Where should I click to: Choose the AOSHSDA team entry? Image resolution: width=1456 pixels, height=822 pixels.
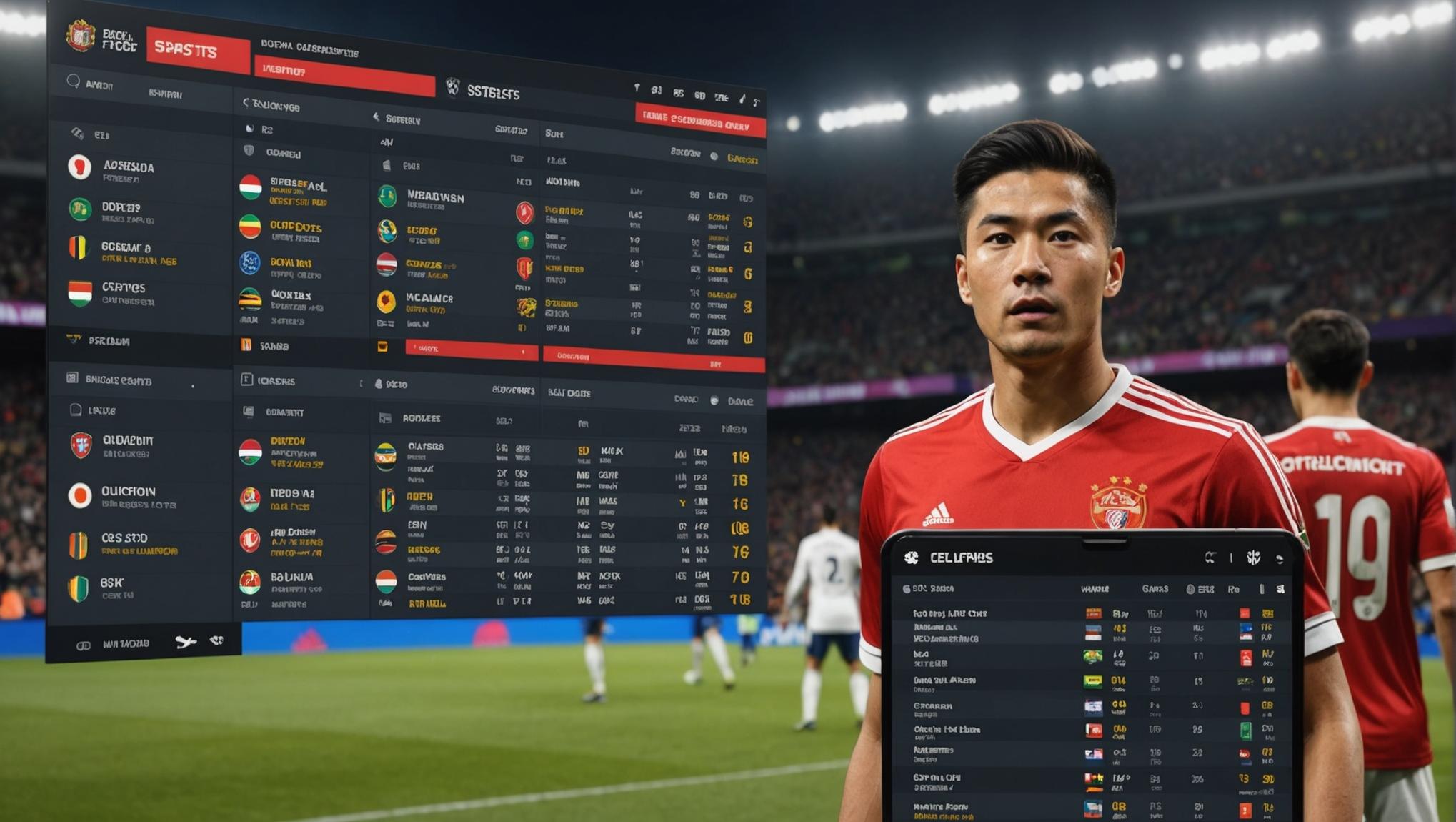[128, 169]
